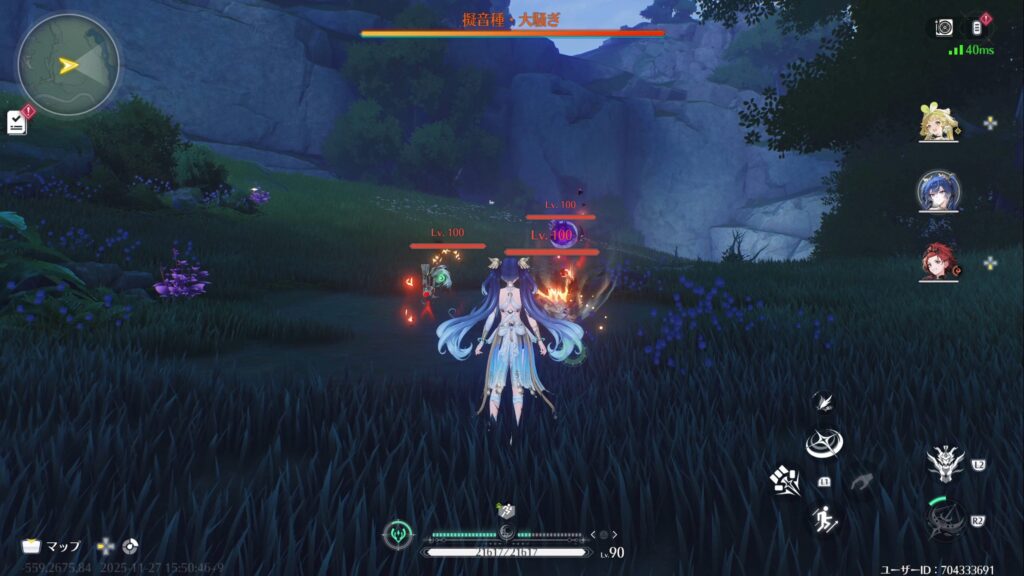Viewport: 1024px width, 576px height.
Task: Open the circular utility wheel icon
Action: click(x=130, y=547)
